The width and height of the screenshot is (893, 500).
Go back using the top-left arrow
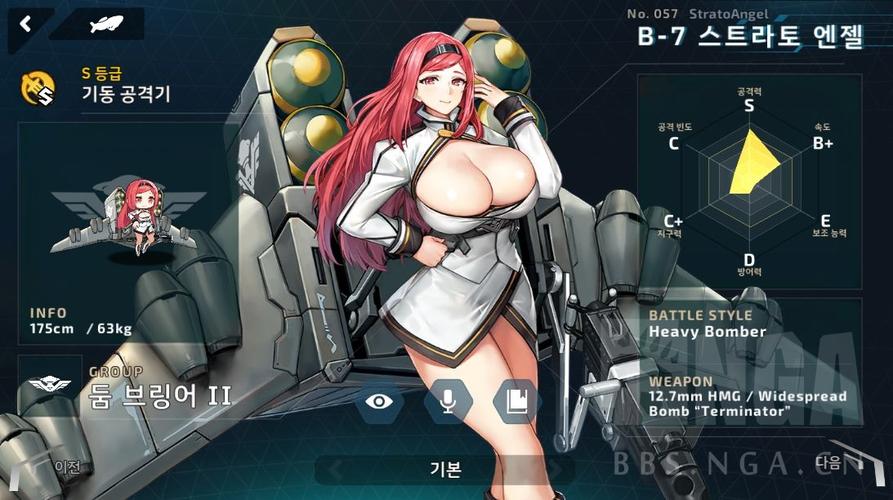tap(23, 22)
